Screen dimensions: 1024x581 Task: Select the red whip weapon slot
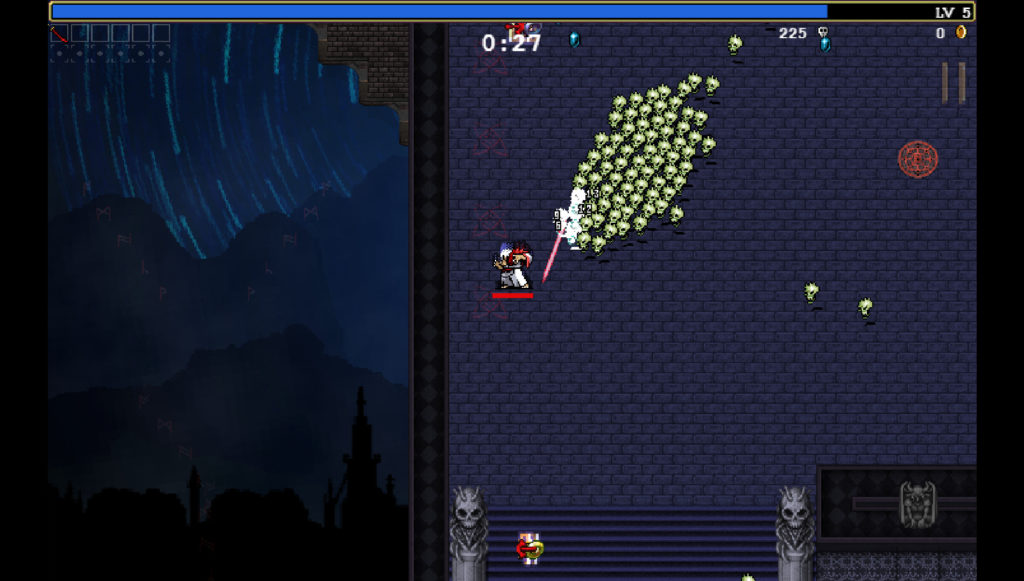pyautogui.click(x=60, y=34)
